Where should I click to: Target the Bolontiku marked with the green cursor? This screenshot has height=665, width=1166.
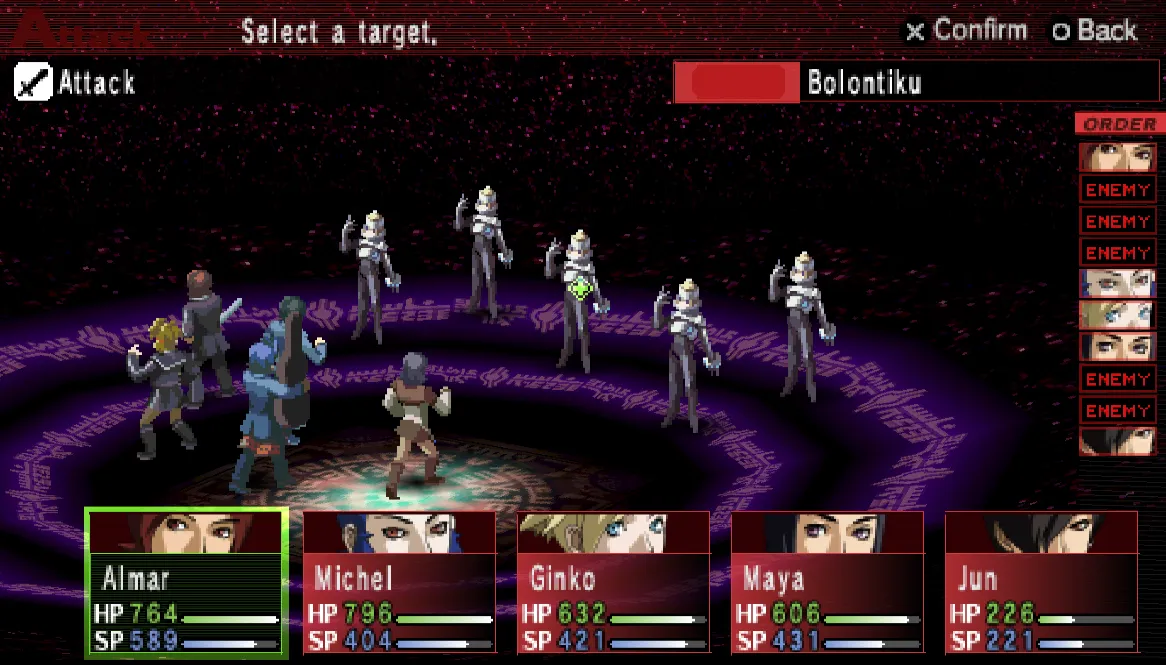[x=578, y=295]
